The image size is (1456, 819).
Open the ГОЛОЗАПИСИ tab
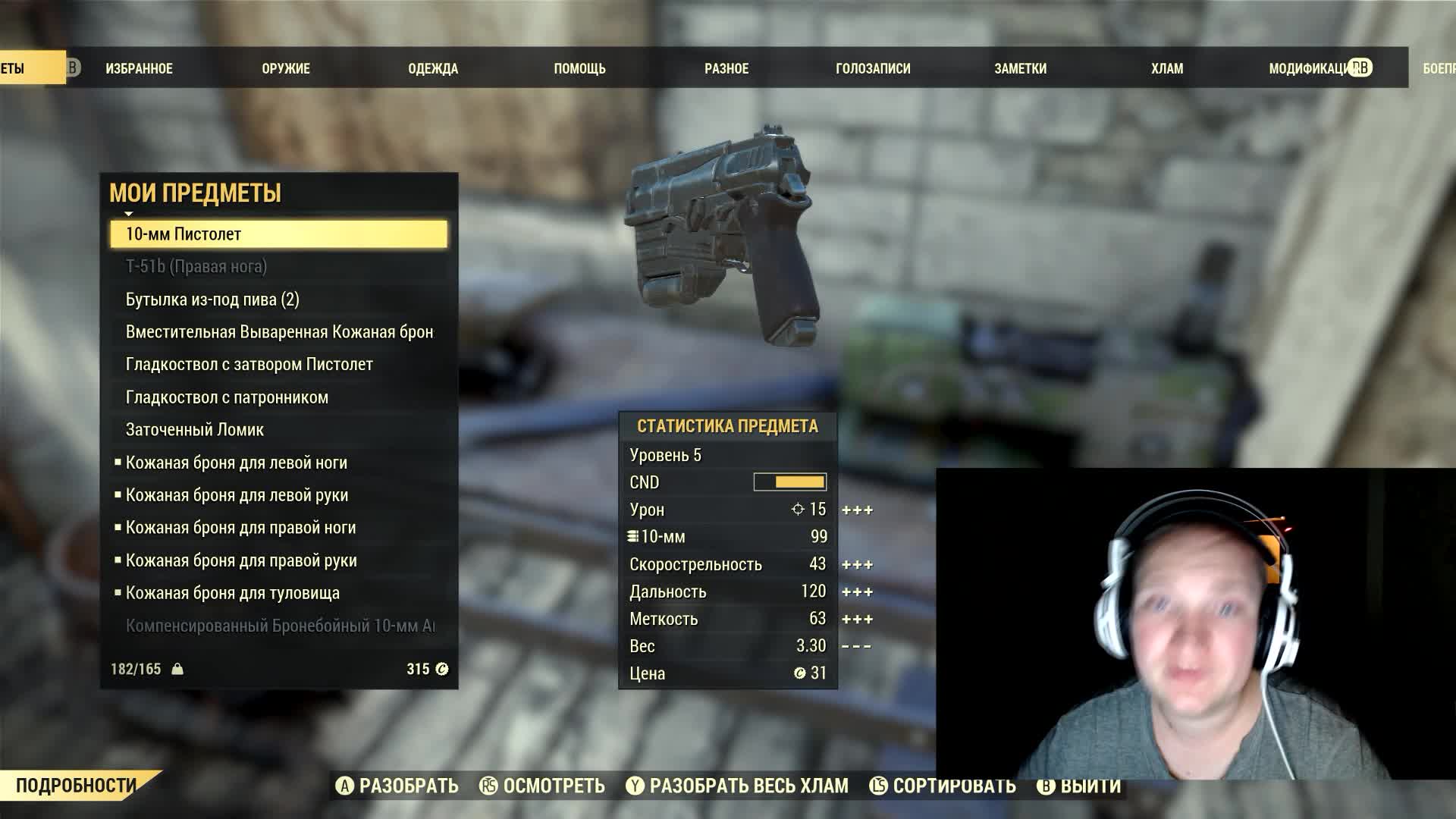873,68
